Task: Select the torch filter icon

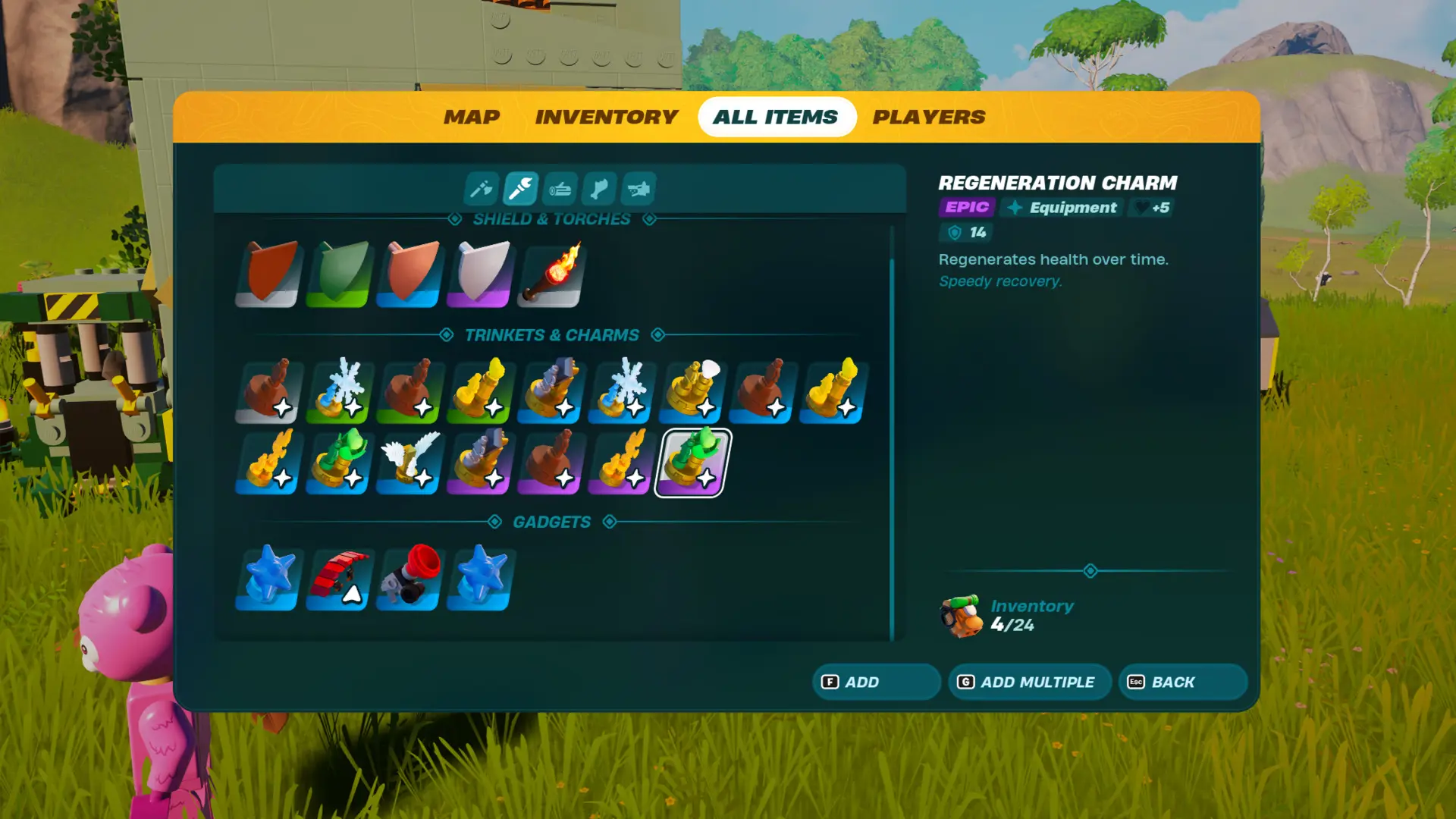Action: pos(520,190)
